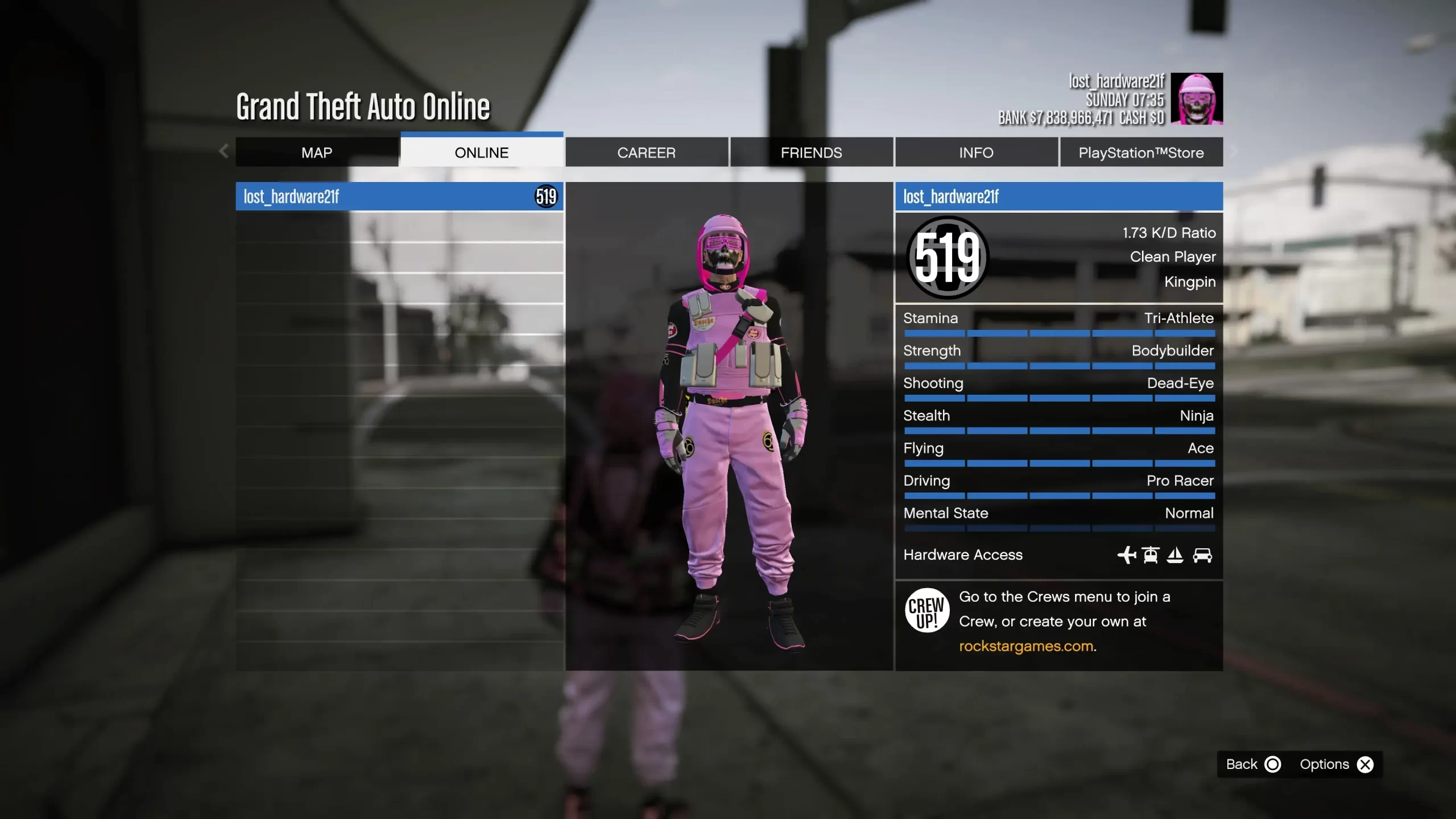Select the ONLINE tab
The image size is (1456, 819).
tap(482, 152)
